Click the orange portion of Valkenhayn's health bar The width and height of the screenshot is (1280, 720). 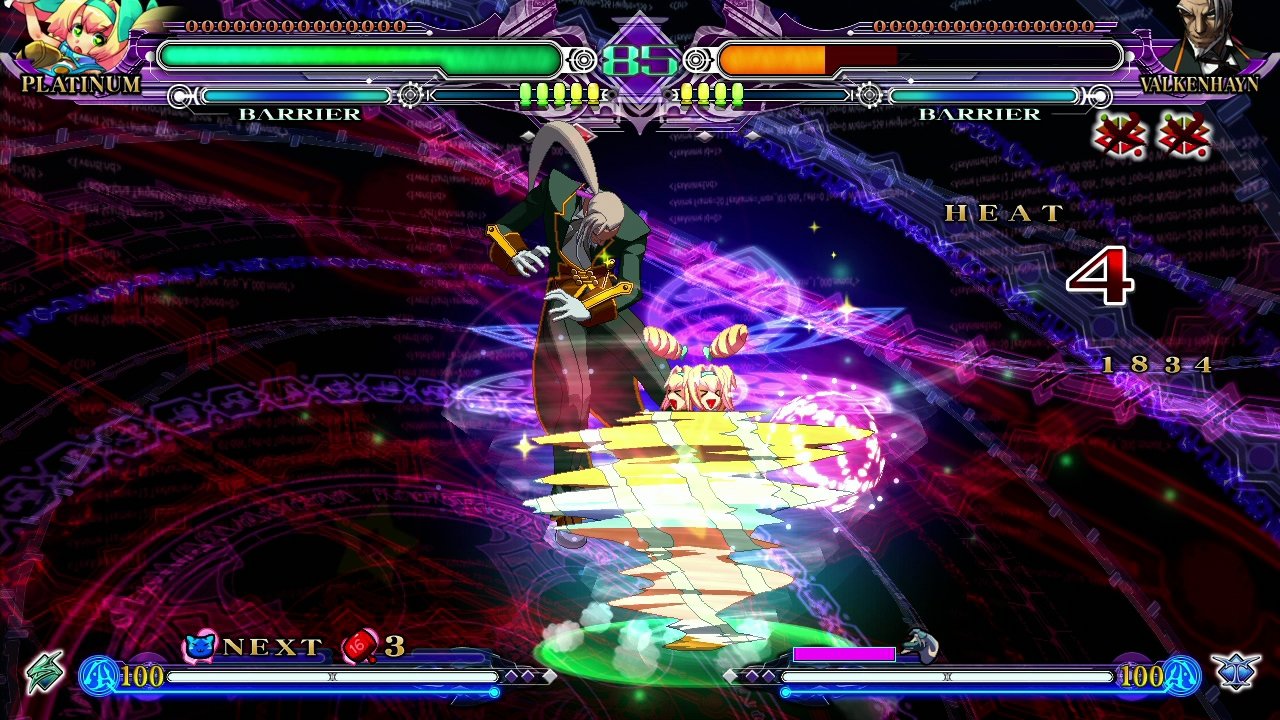tap(770, 59)
